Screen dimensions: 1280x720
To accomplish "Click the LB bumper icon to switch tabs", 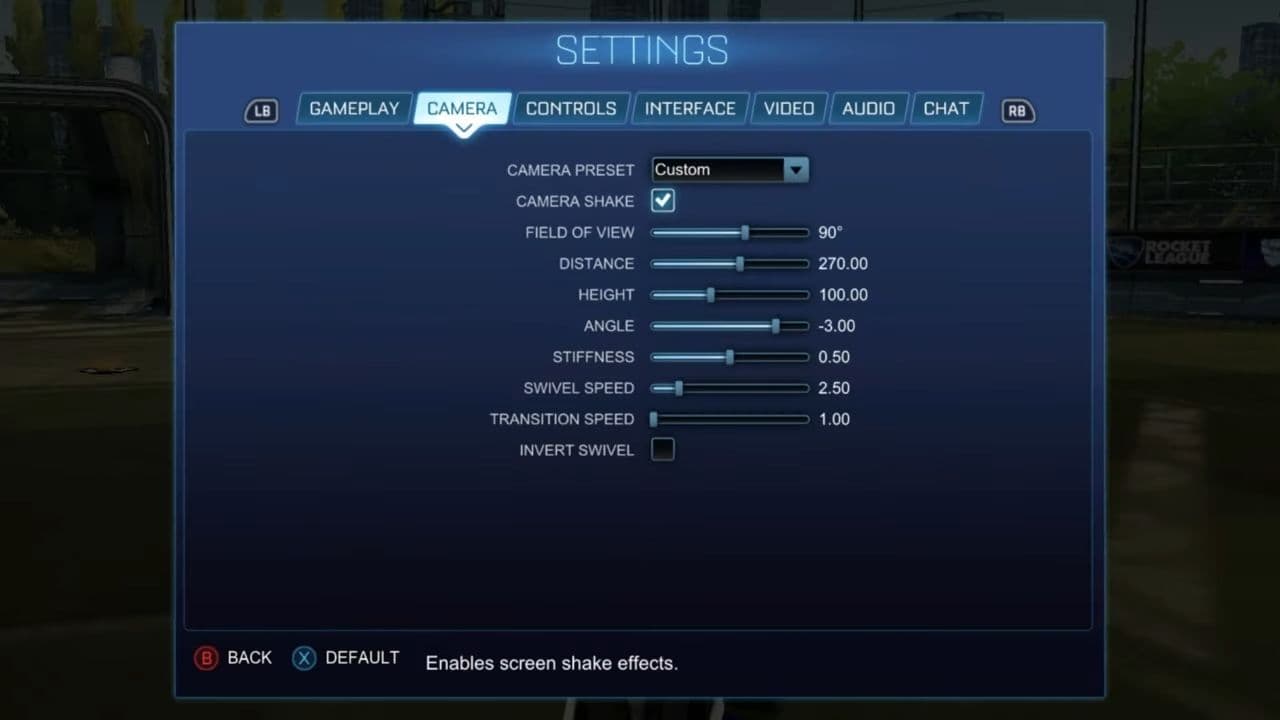I will coord(261,111).
